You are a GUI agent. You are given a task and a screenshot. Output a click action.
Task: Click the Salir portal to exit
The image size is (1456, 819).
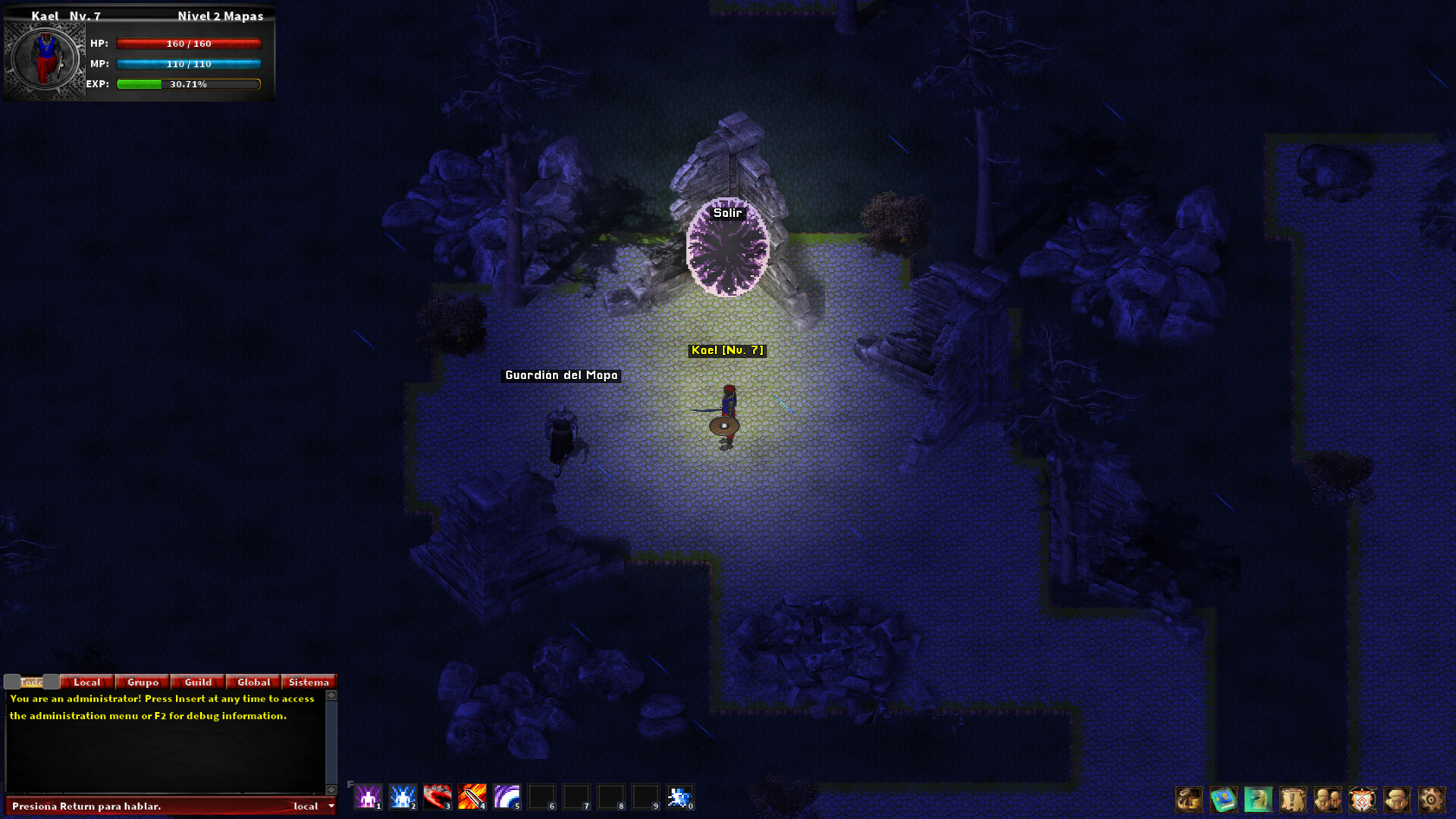click(x=729, y=250)
